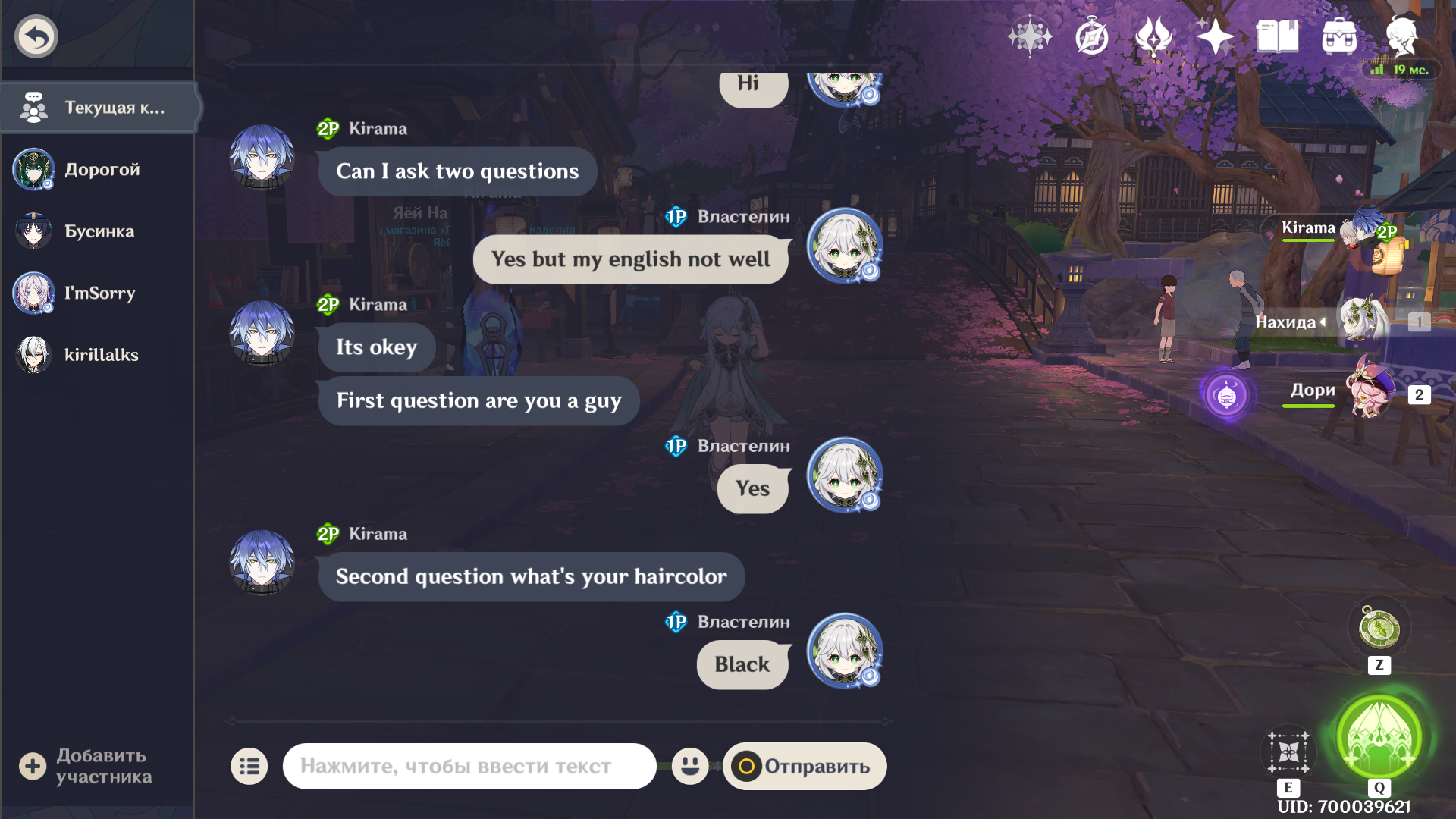Click the back arrow button
Screen dimensions: 1456x819
pos(36,36)
